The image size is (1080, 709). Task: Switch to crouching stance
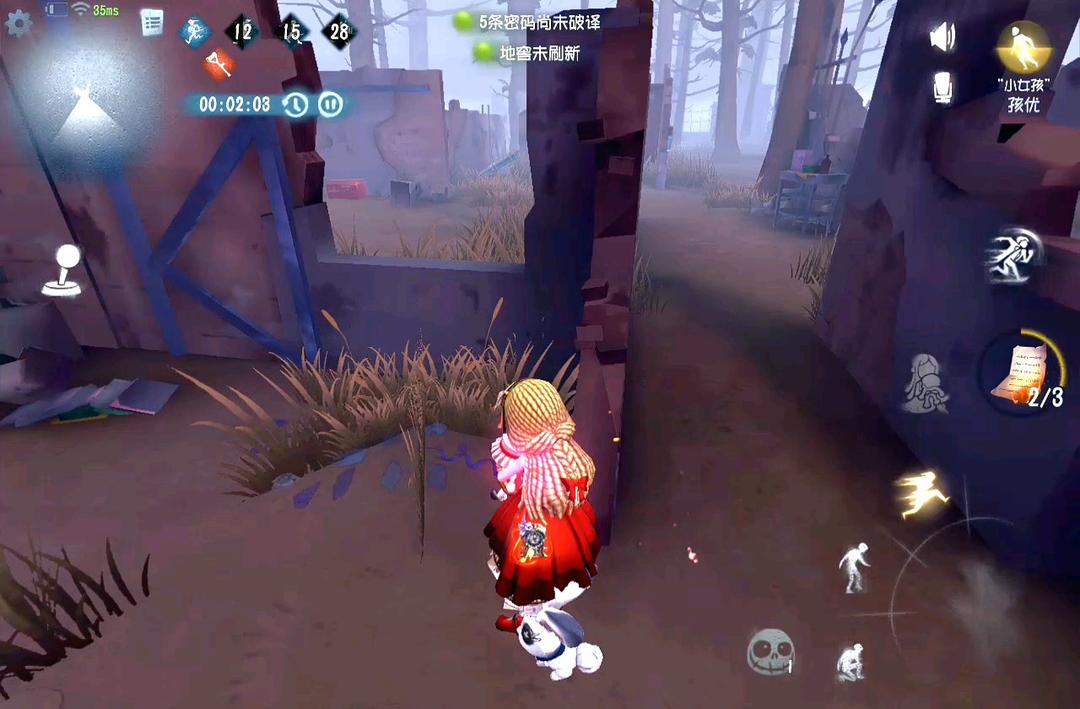point(851,661)
